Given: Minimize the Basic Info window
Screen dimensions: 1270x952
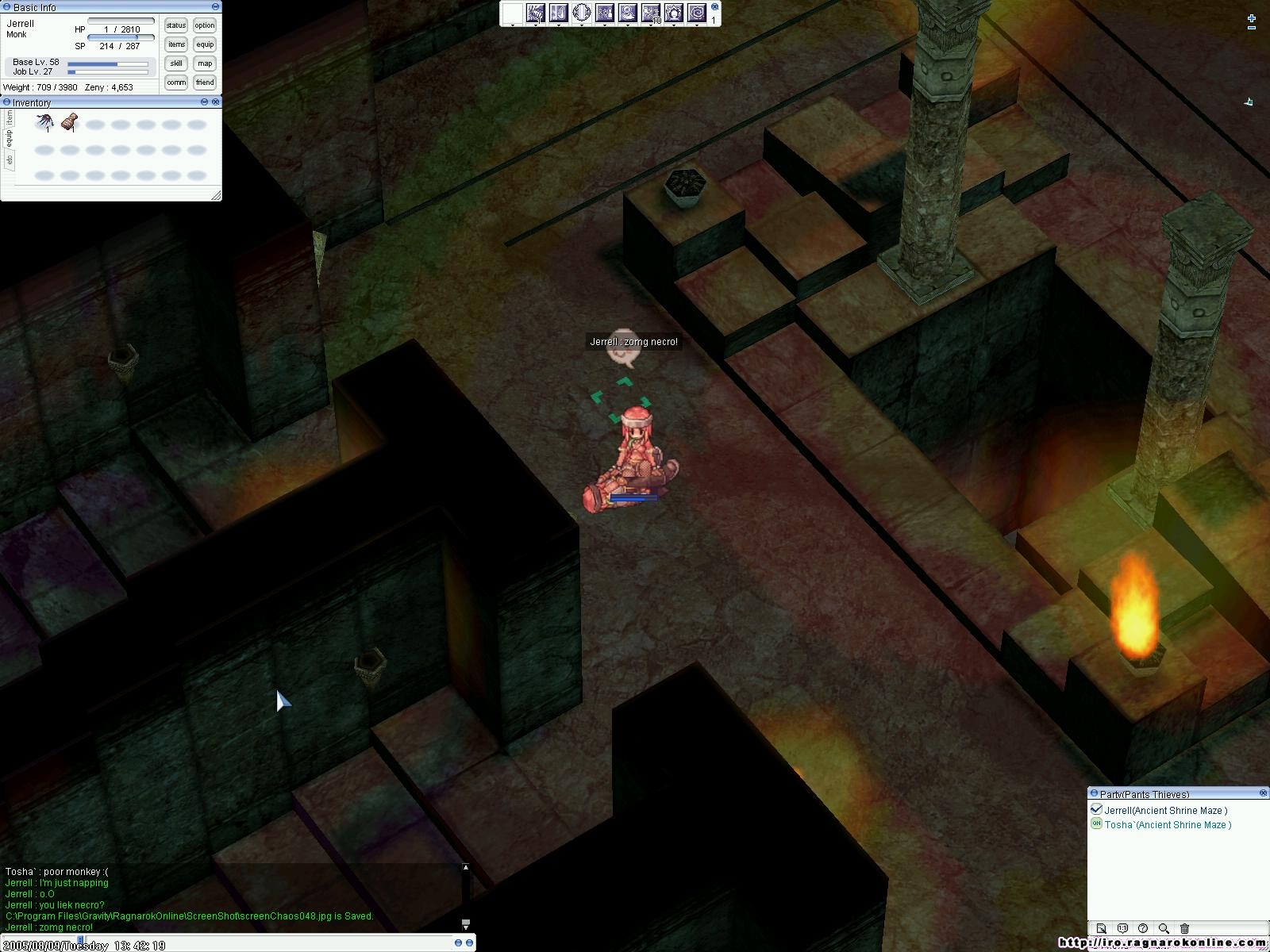Looking at the screenshot, I should (216, 7).
